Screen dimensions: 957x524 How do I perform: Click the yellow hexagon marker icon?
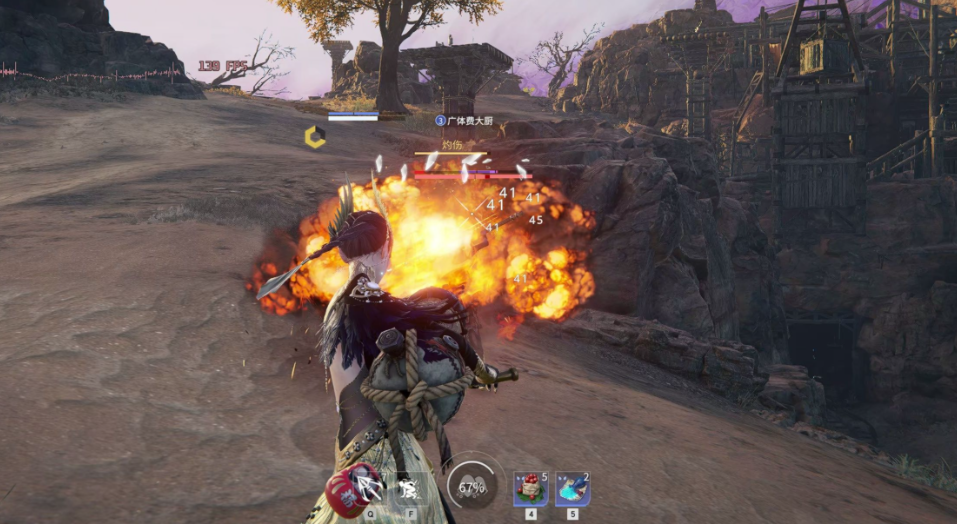point(315,137)
